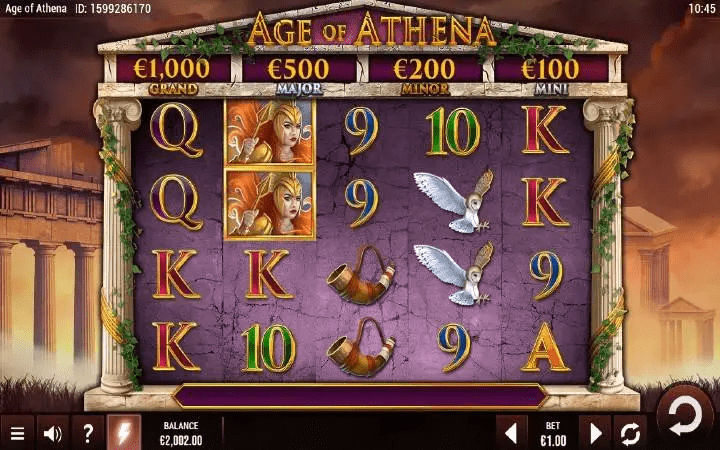Viewport: 720px width, 450px height.
Task: Toggle the lightning bolt turbo mode
Action: [x=124, y=433]
